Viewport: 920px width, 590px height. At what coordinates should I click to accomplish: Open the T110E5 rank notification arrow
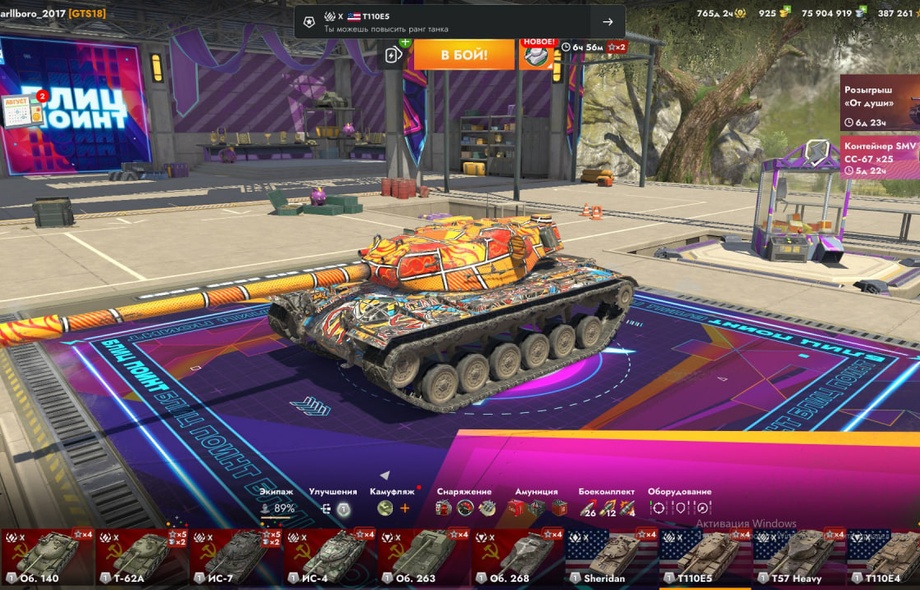pos(607,22)
